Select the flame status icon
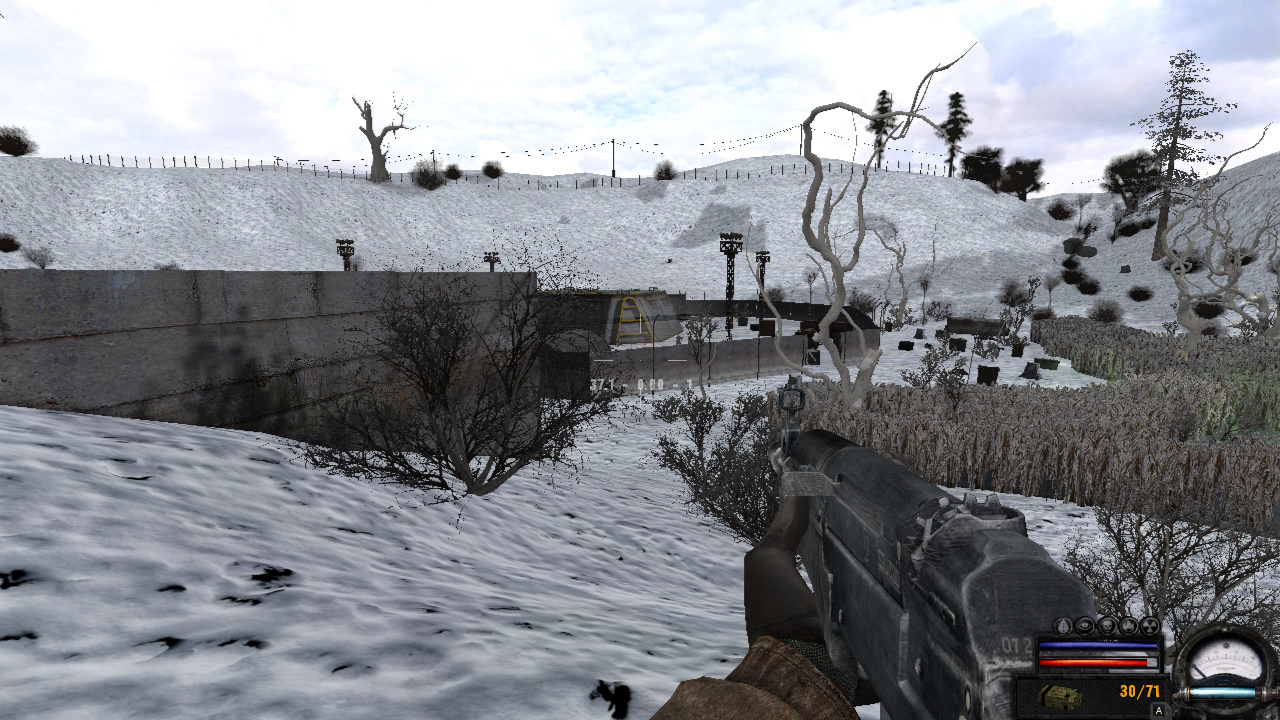 1129,626
